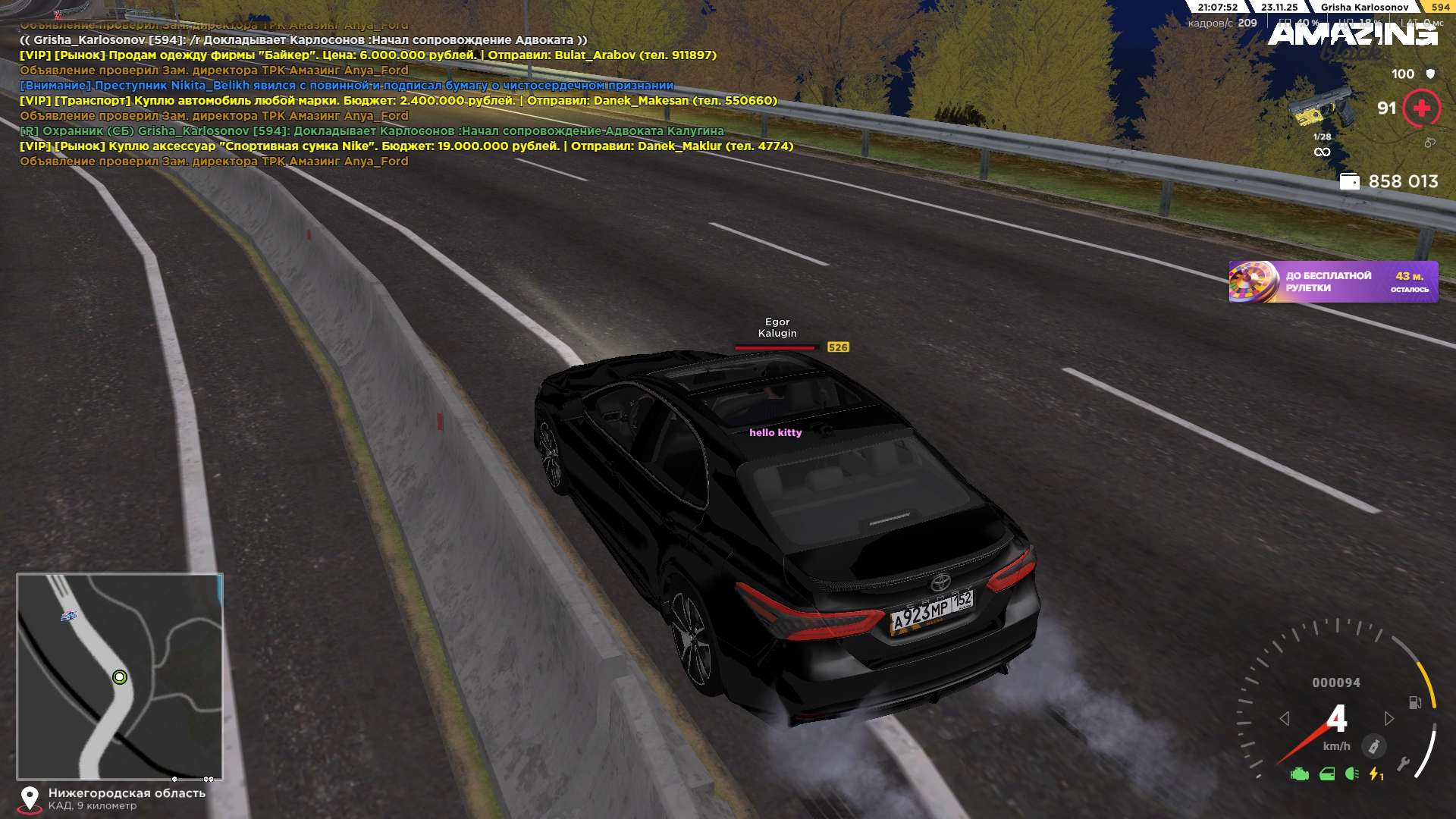1456x819 pixels.
Task: Open the free roulette banner
Action: click(1332, 282)
